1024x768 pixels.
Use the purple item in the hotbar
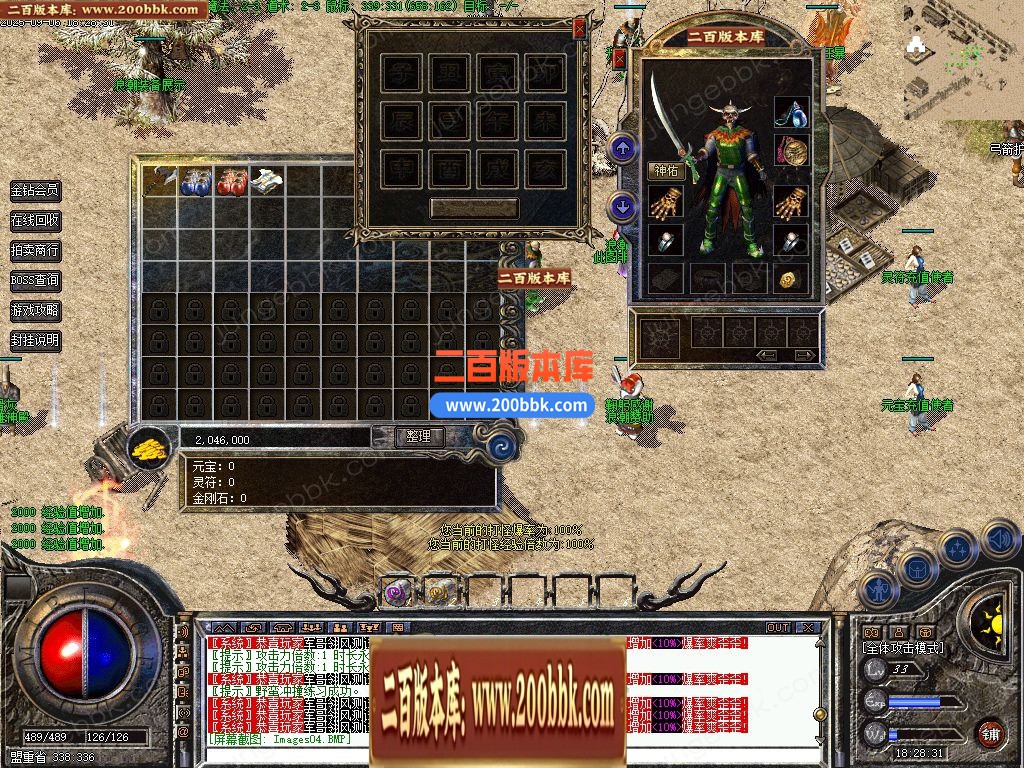tap(397, 592)
